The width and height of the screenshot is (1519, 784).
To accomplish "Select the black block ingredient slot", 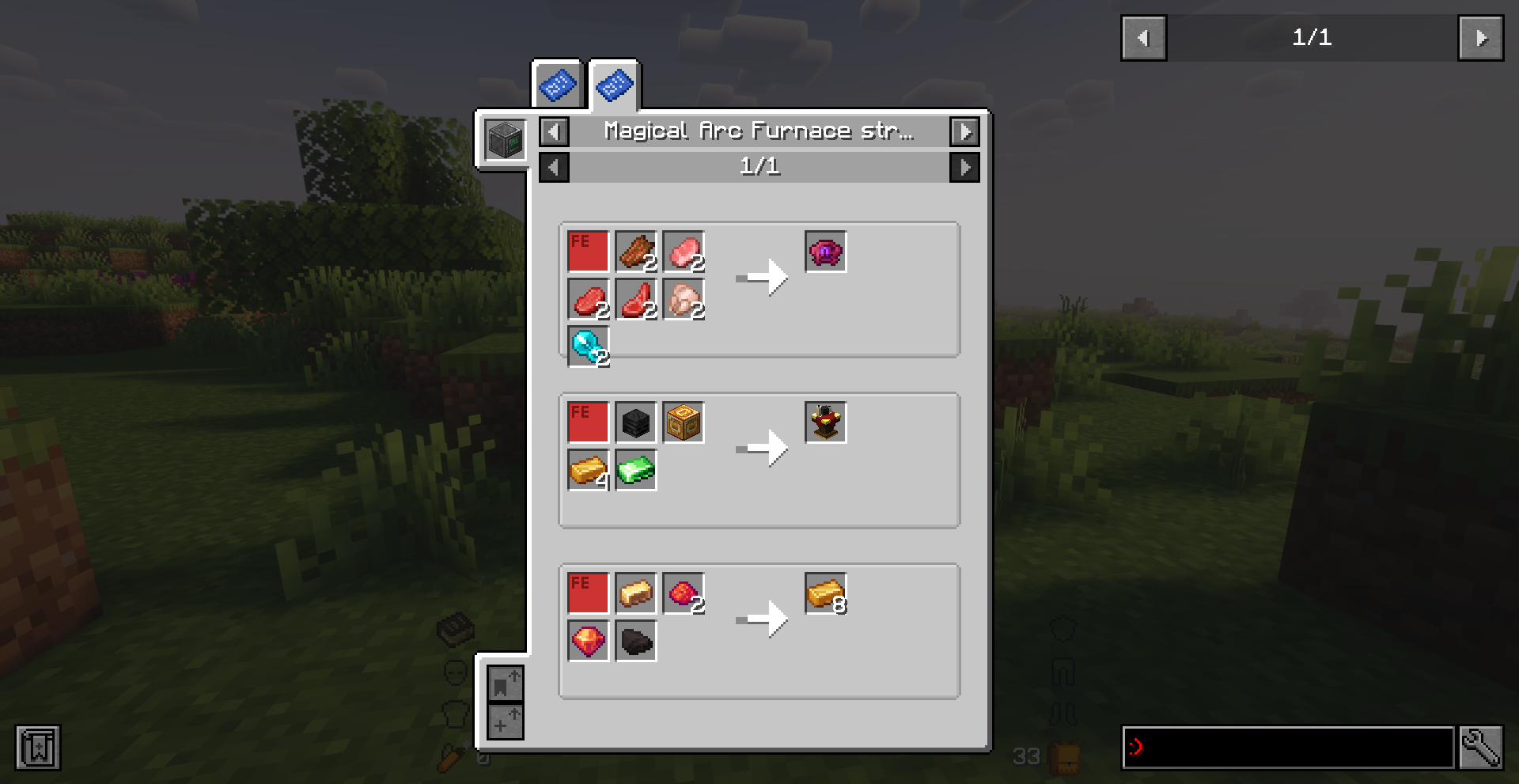I will tap(635, 422).
